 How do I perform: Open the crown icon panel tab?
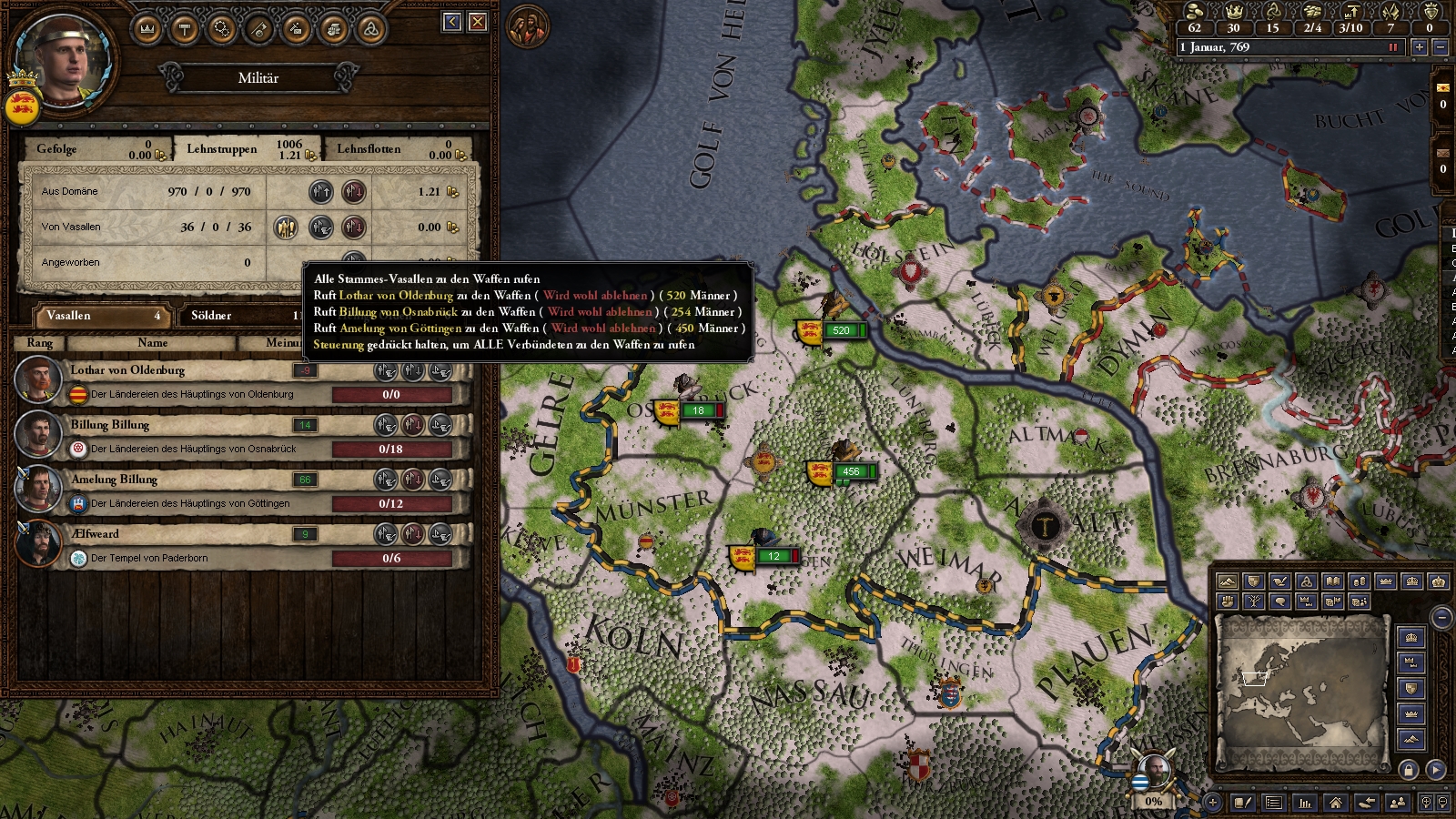pyautogui.click(x=147, y=29)
